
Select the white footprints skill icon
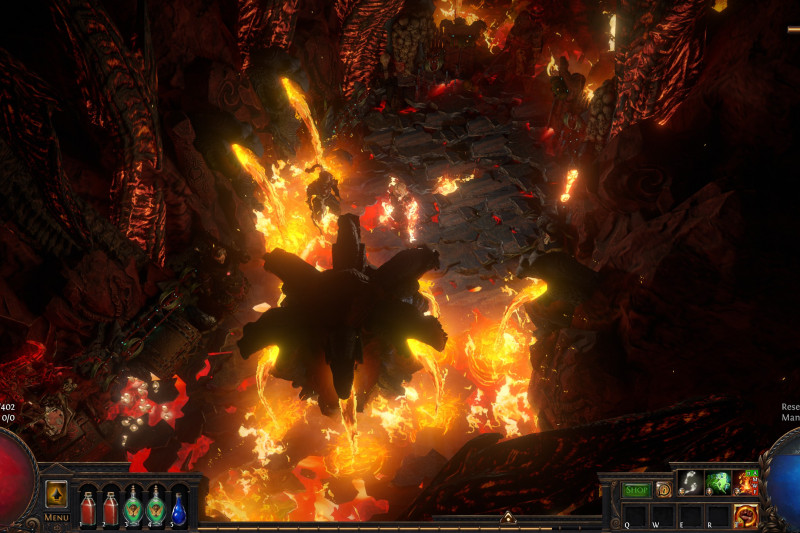click(x=690, y=483)
